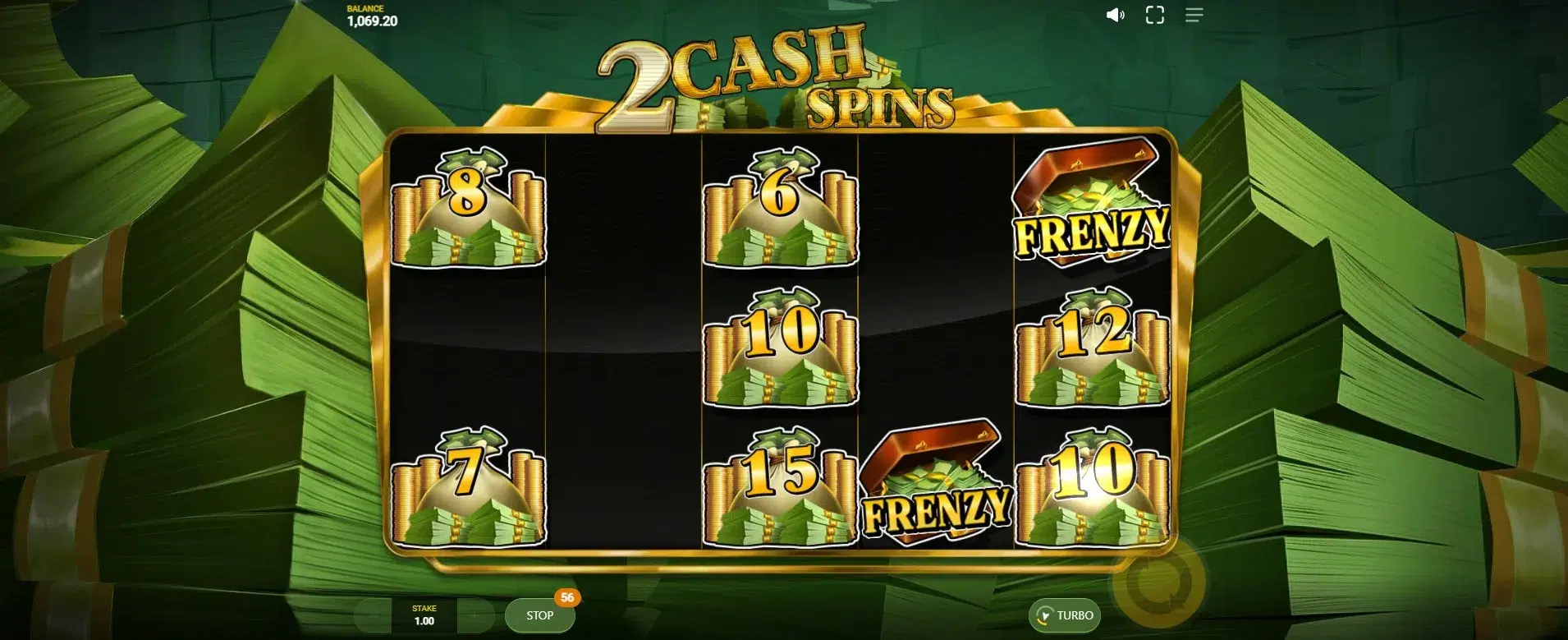The image size is (1568, 640).
Task: Toggle Turbo spin mode
Action: 1065,615
